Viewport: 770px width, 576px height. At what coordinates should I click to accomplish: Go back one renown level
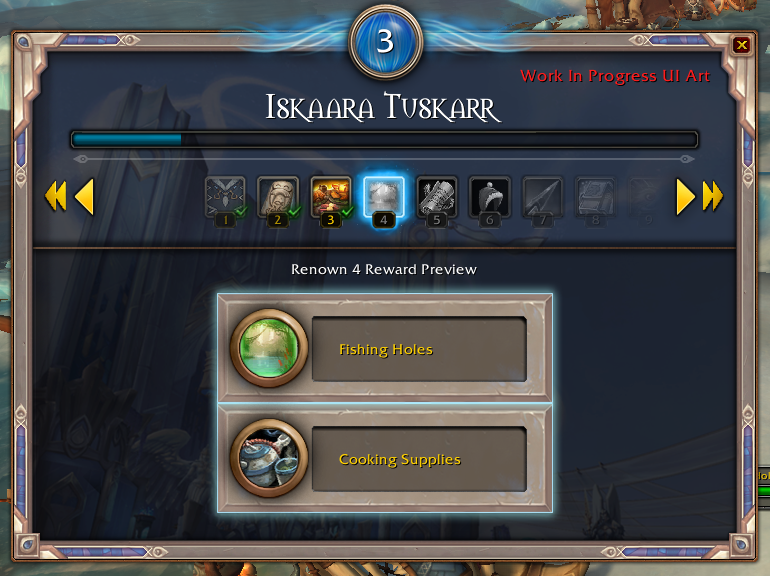coord(85,197)
